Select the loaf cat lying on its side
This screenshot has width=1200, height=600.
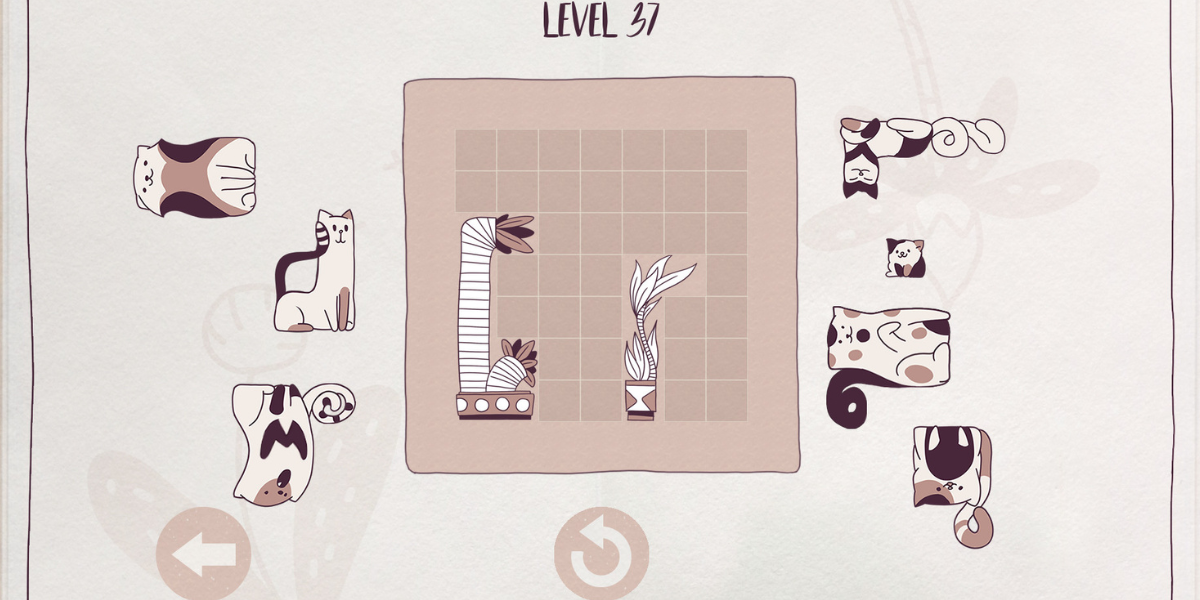coord(195,176)
